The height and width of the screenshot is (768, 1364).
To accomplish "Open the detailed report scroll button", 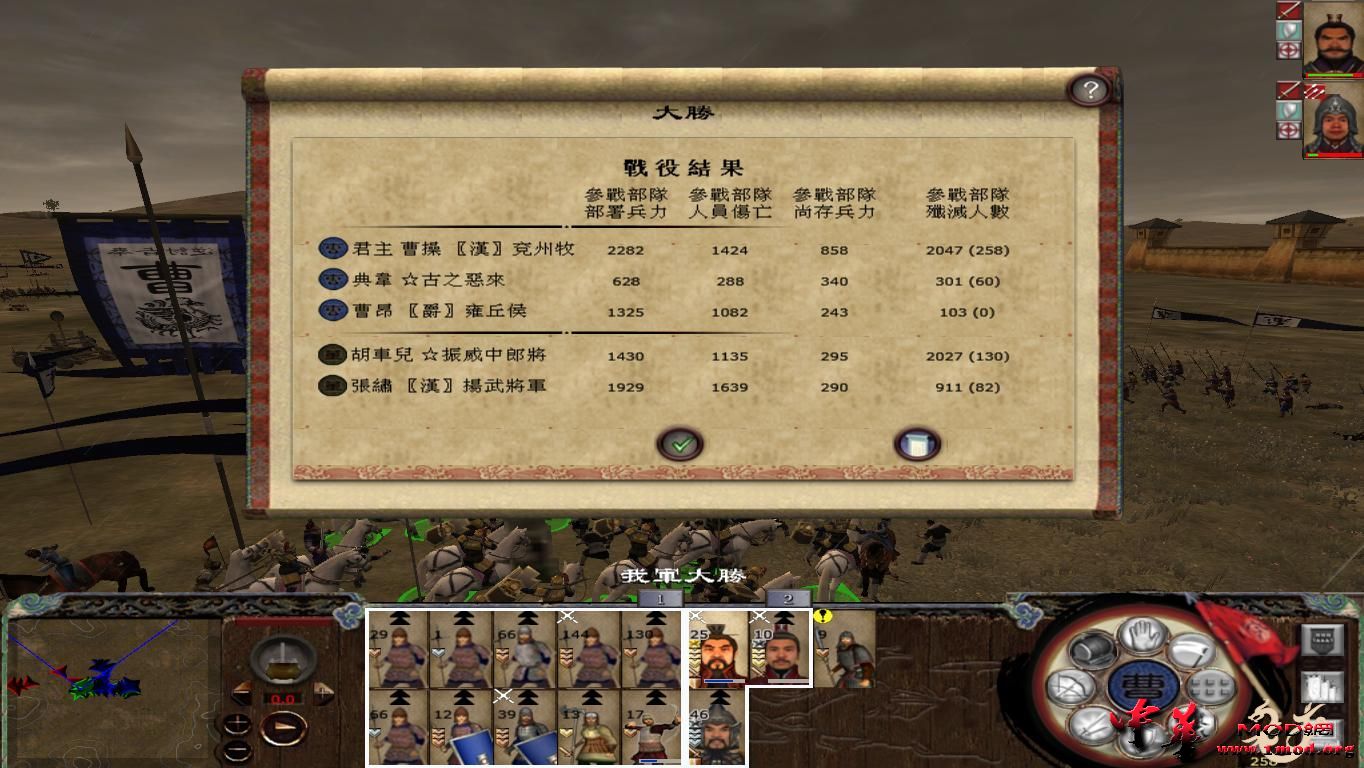I will 914,442.
